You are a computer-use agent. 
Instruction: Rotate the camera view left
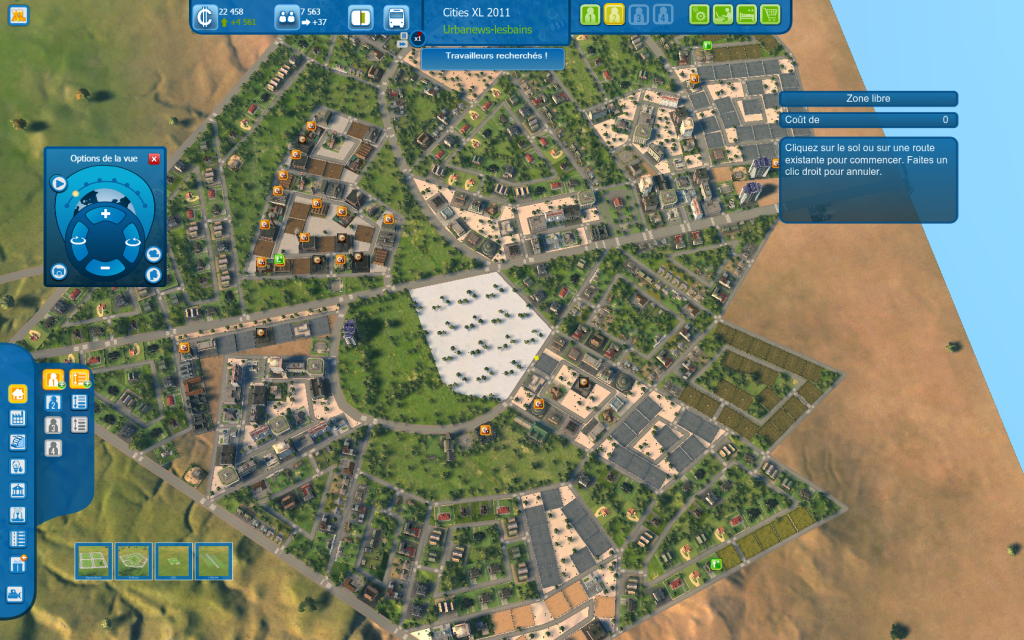tap(78, 241)
